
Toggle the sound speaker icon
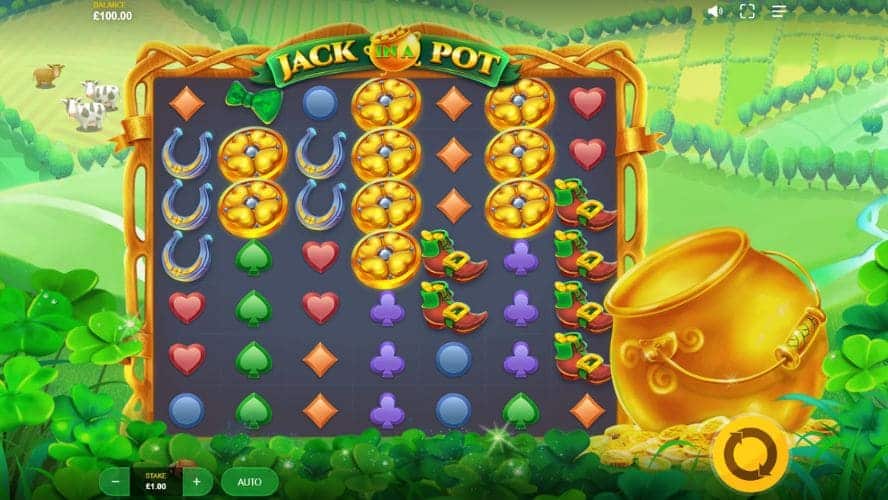click(715, 12)
